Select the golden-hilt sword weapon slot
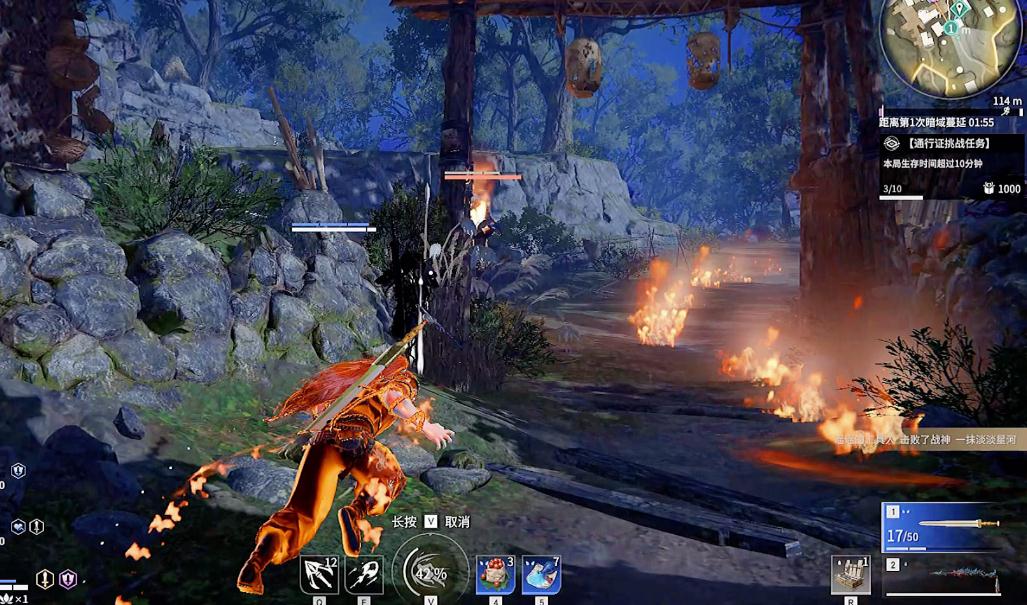 (940, 527)
